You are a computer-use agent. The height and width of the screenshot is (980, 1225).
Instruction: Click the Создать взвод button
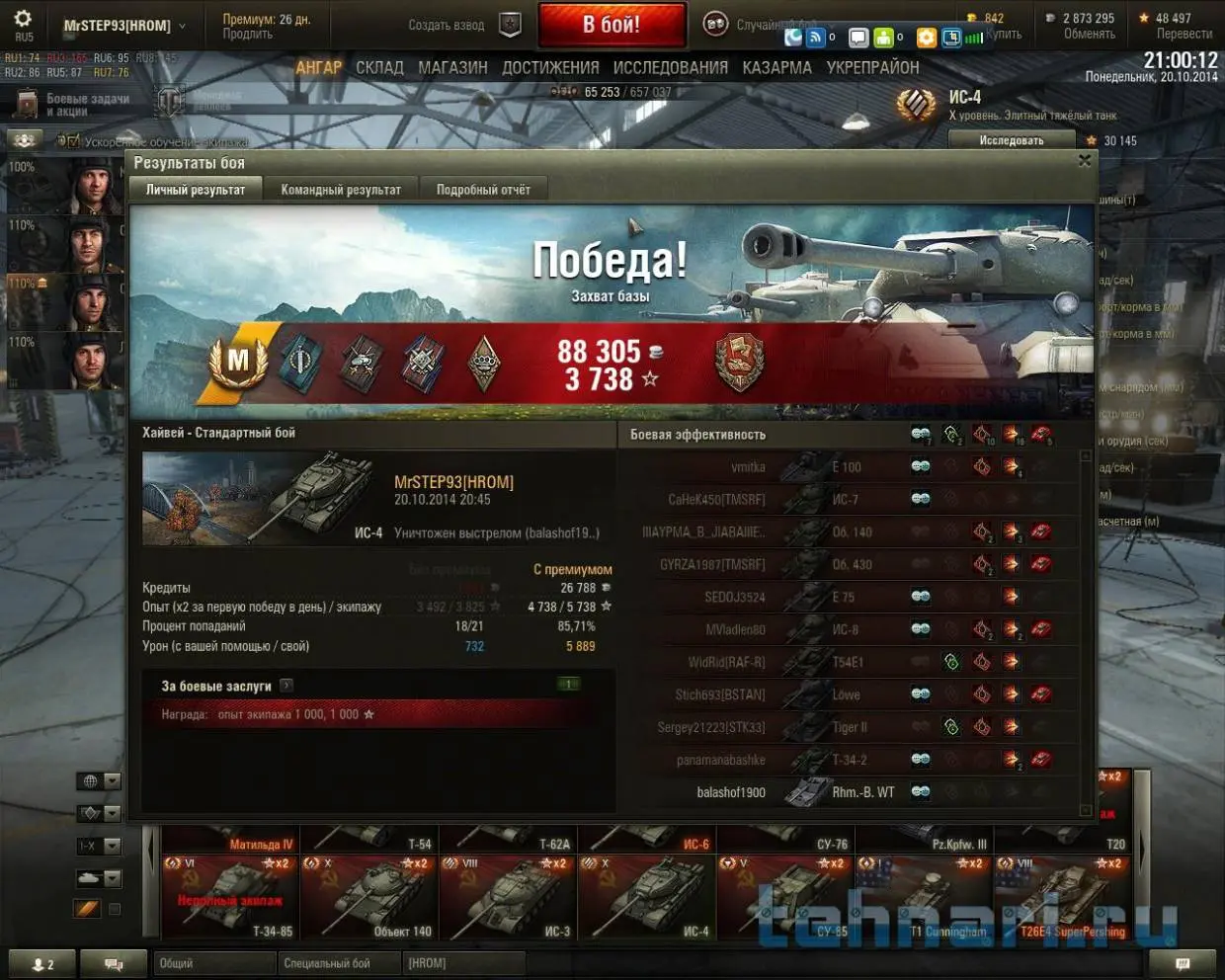[447, 26]
